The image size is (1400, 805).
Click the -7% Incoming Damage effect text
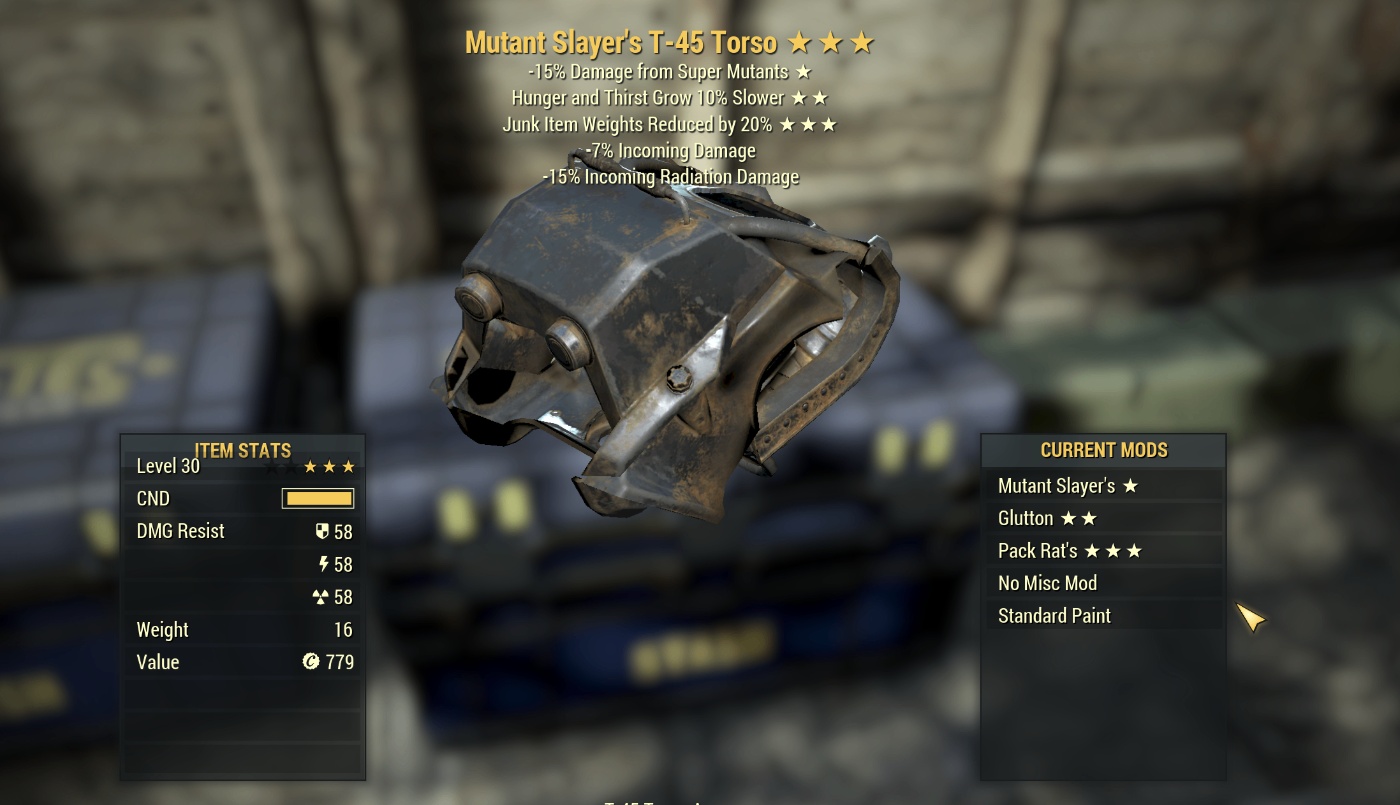pyautogui.click(x=671, y=150)
